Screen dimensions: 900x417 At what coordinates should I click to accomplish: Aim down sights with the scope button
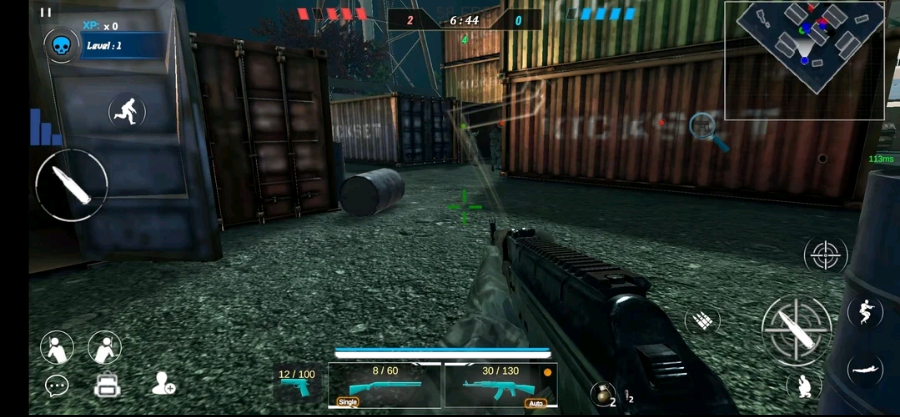(825, 255)
